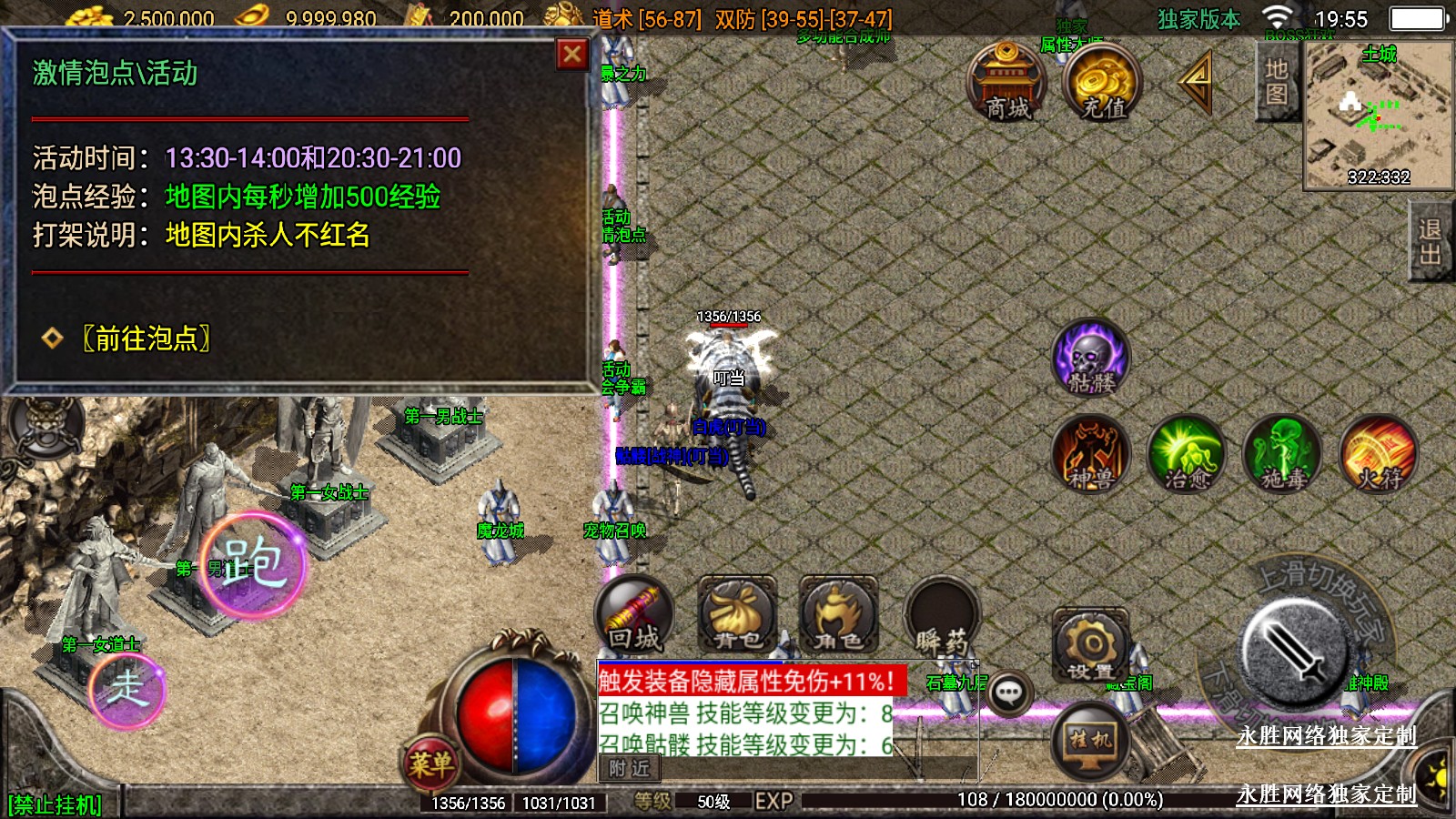The height and width of the screenshot is (819, 1456).
Task: Use the 回城 return-to-town scroll
Action: pos(634,616)
